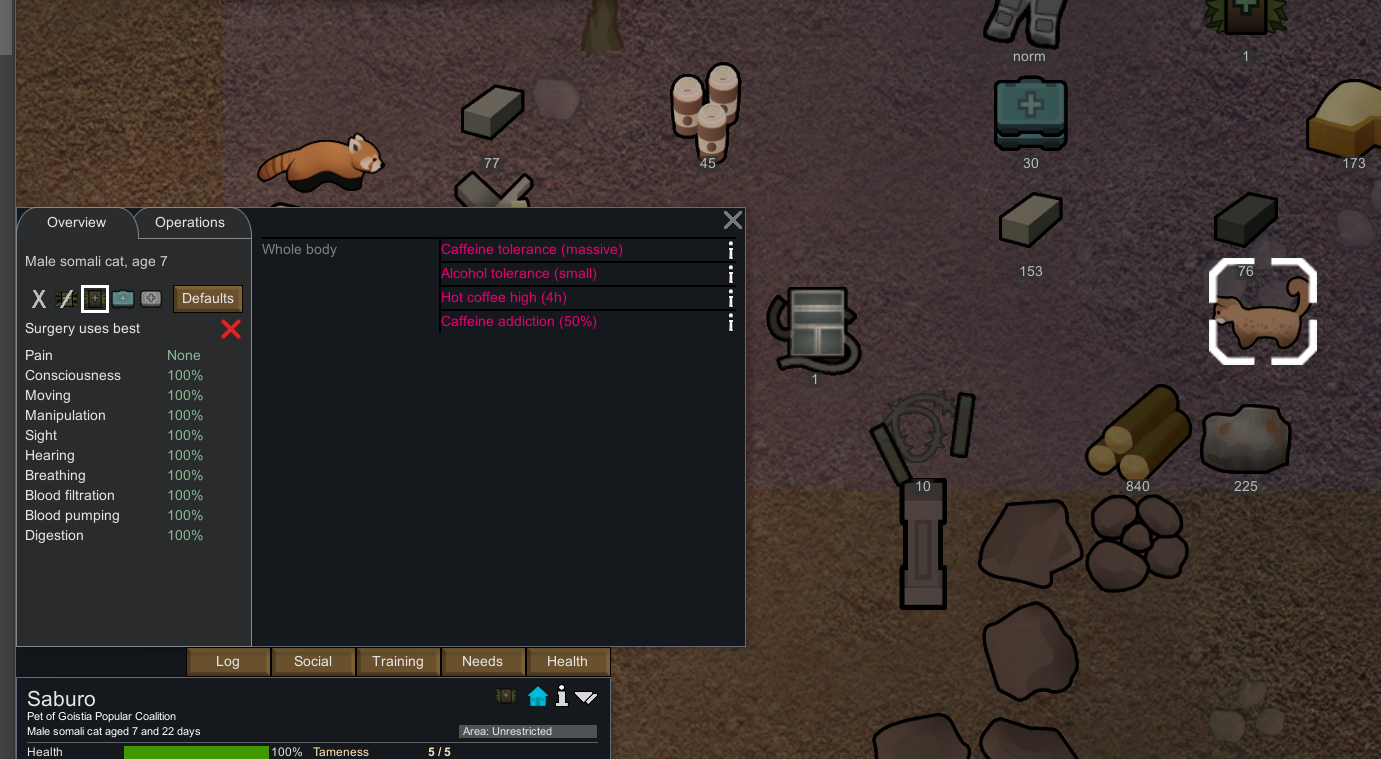The width and height of the screenshot is (1381, 759).
Task: Show Caffeine addiction info
Action: pos(731,322)
